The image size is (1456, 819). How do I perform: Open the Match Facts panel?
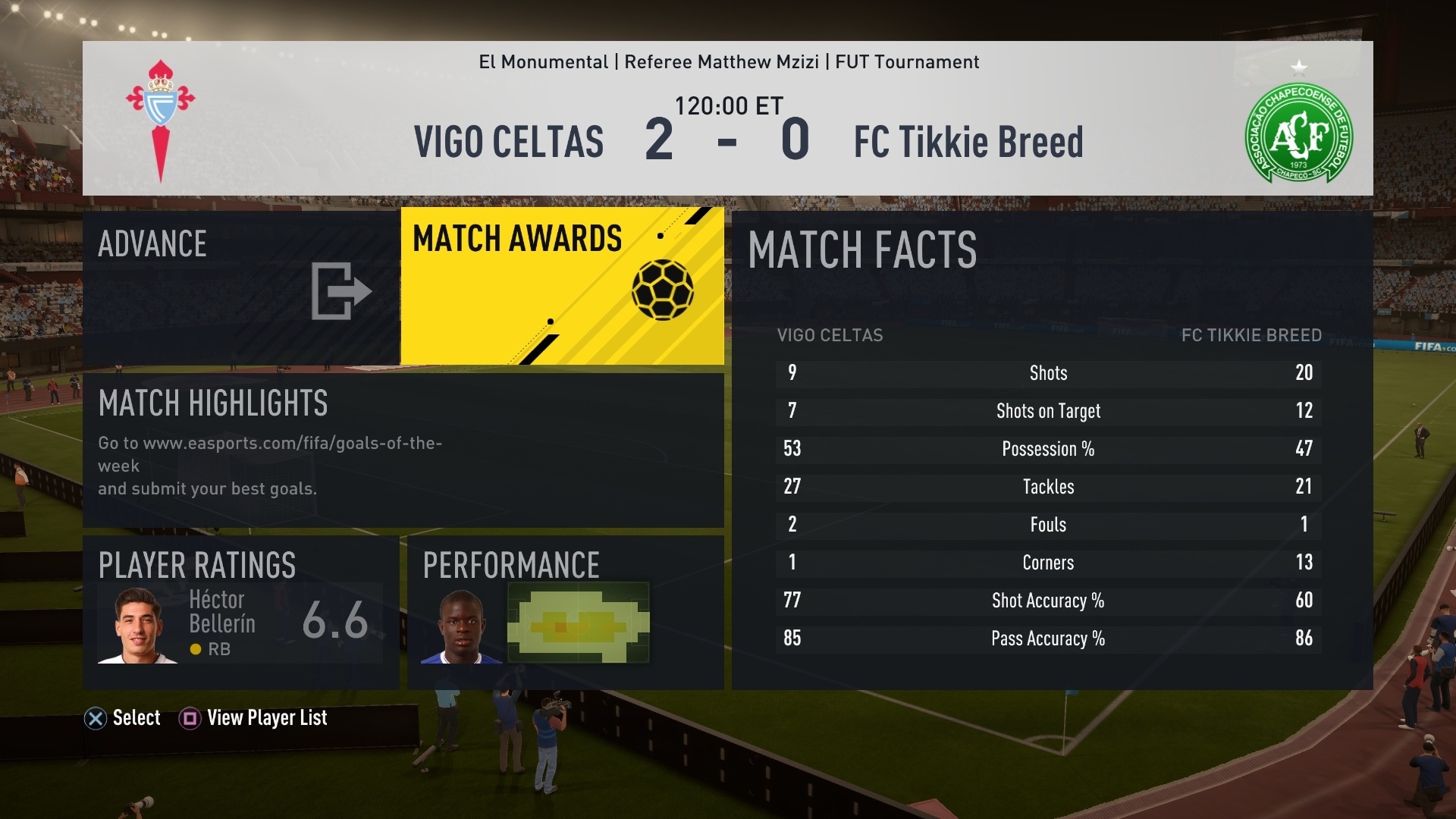coord(1052,450)
